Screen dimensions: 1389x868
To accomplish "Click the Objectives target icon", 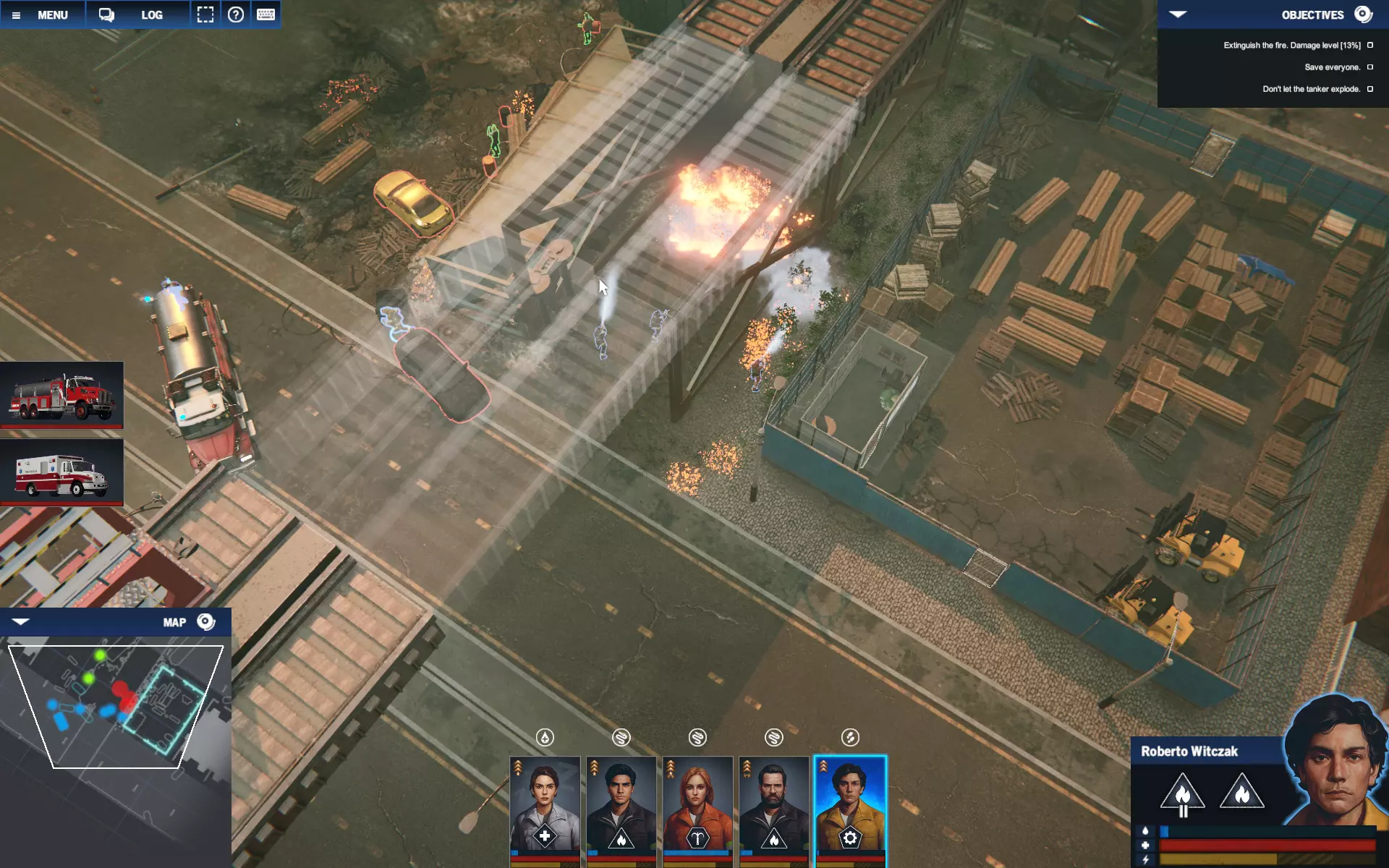I will (1363, 14).
